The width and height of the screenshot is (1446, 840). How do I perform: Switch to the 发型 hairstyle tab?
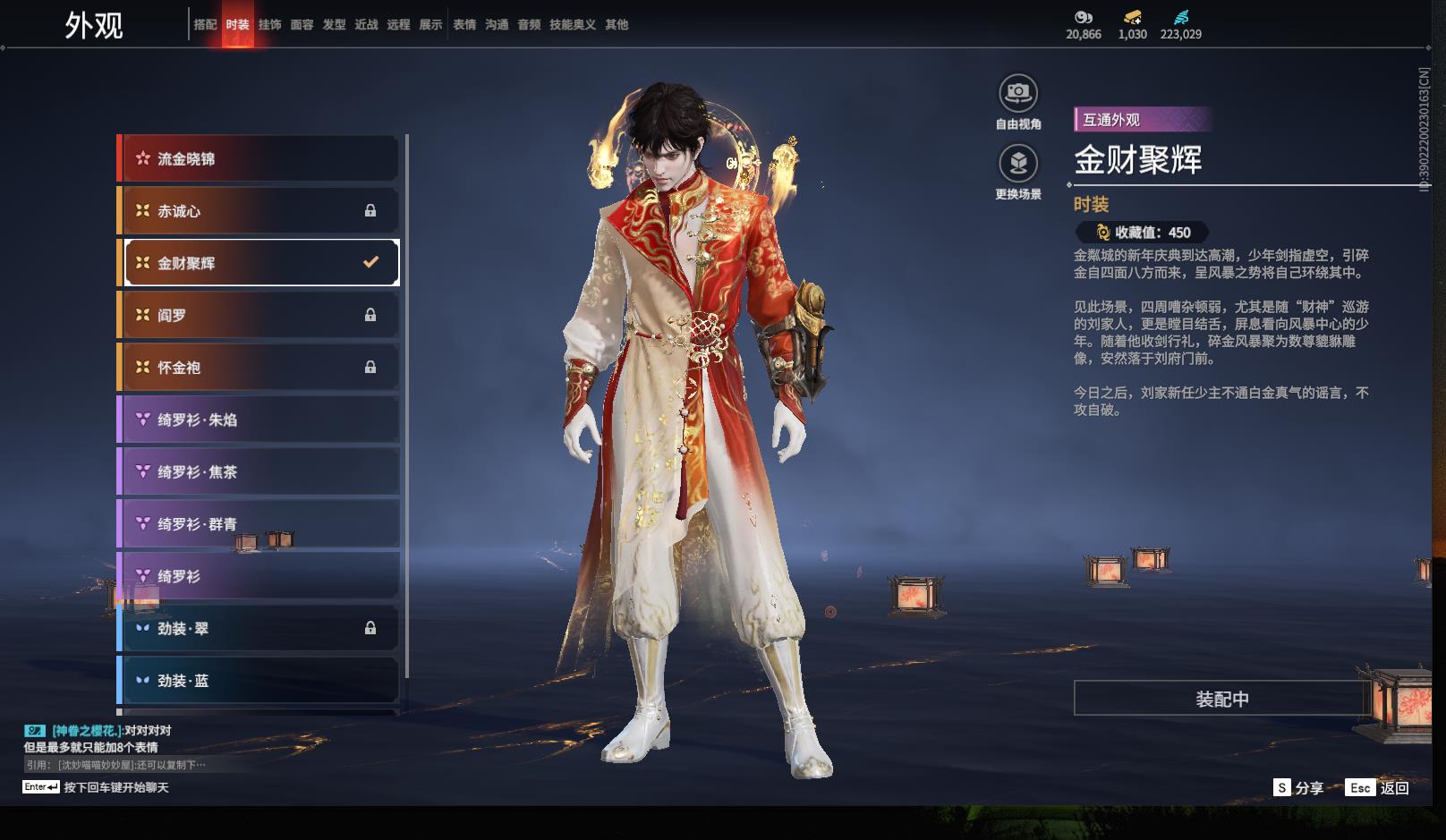coord(334,25)
